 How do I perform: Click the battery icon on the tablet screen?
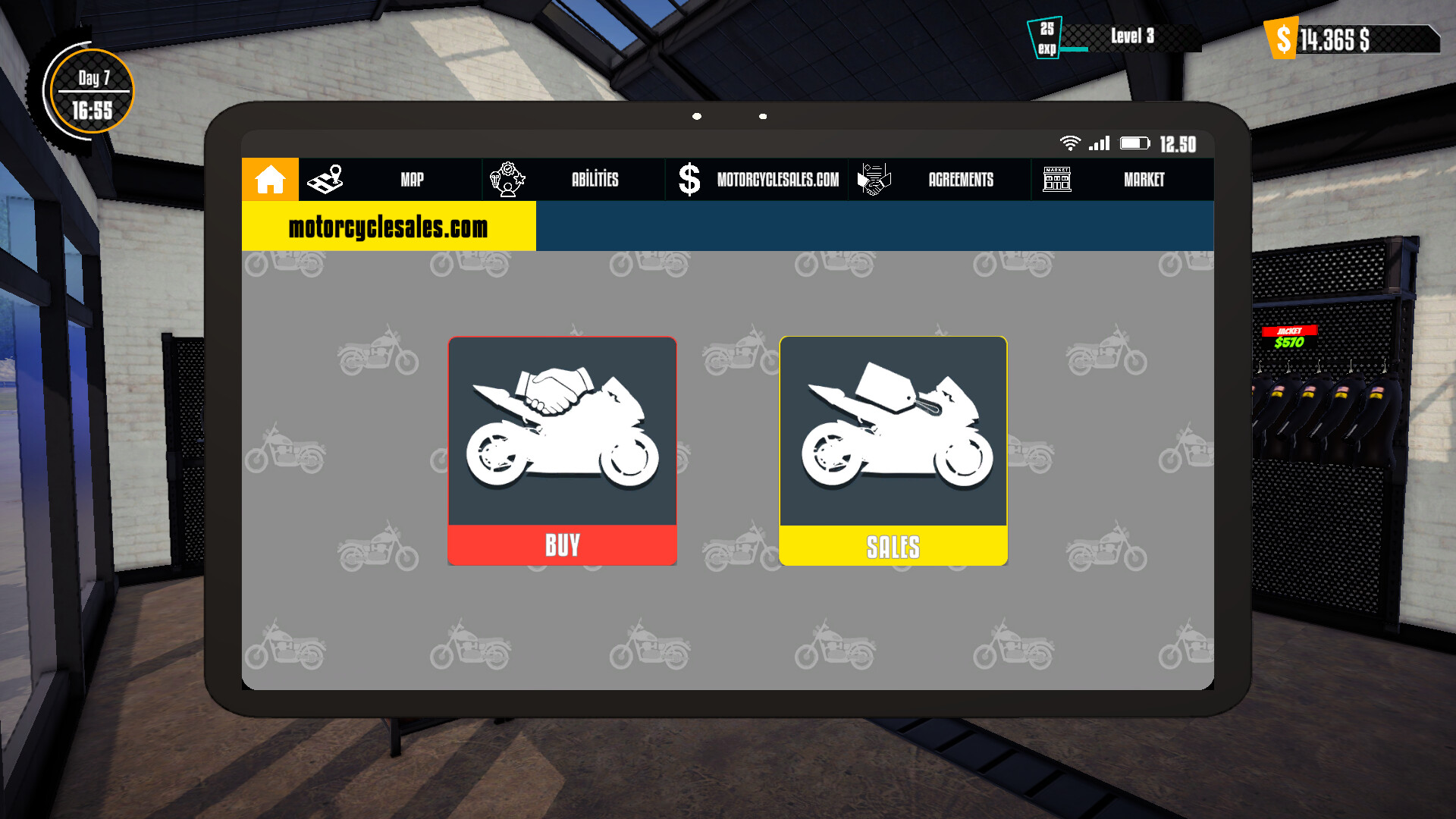[x=1134, y=143]
